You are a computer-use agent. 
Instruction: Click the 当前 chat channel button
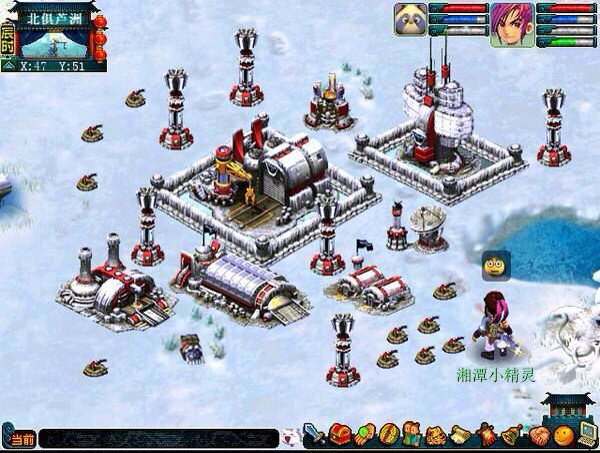pos(21,439)
